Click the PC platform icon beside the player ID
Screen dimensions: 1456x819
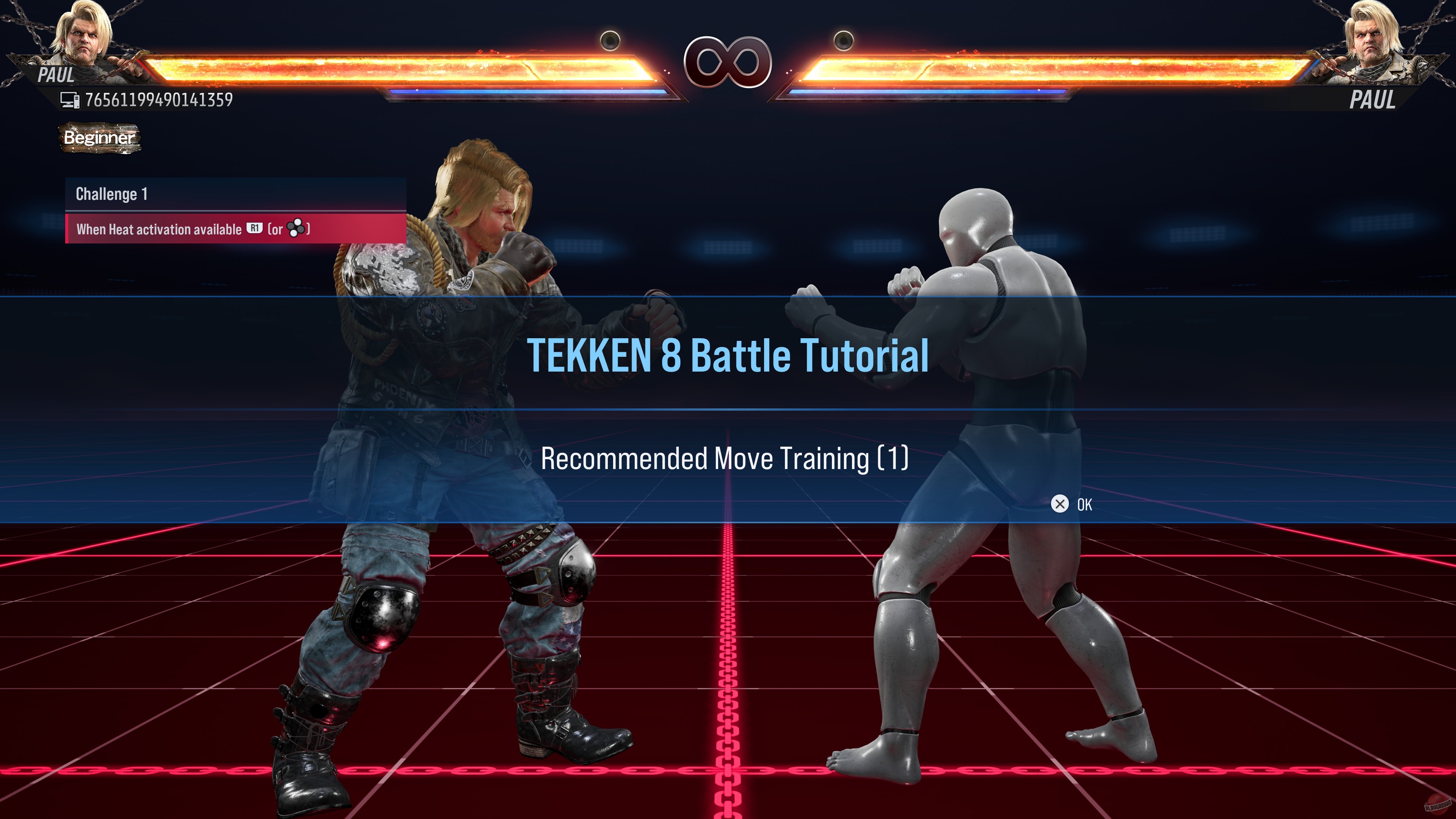(x=70, y=99)
